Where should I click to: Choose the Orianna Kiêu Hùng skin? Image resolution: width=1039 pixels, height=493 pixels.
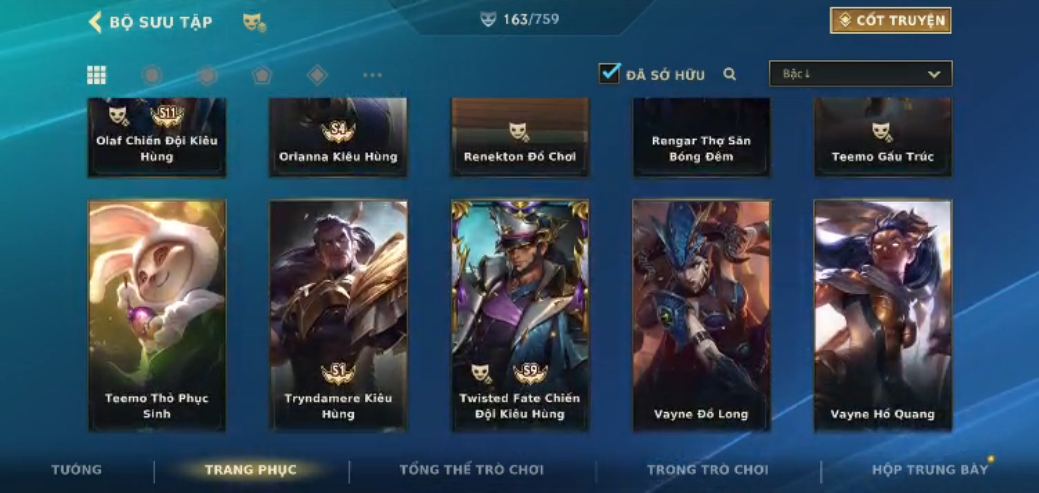[338, 138]
